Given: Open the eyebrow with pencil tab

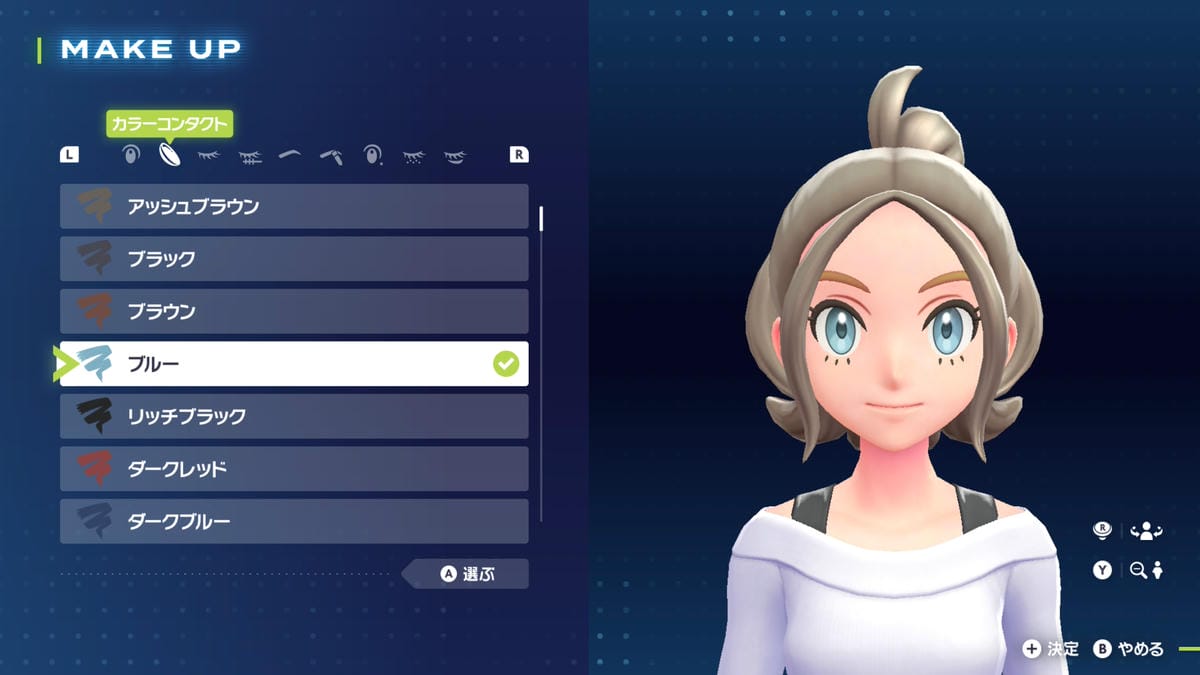Looking at the screenshot, I should click(331, 155).
